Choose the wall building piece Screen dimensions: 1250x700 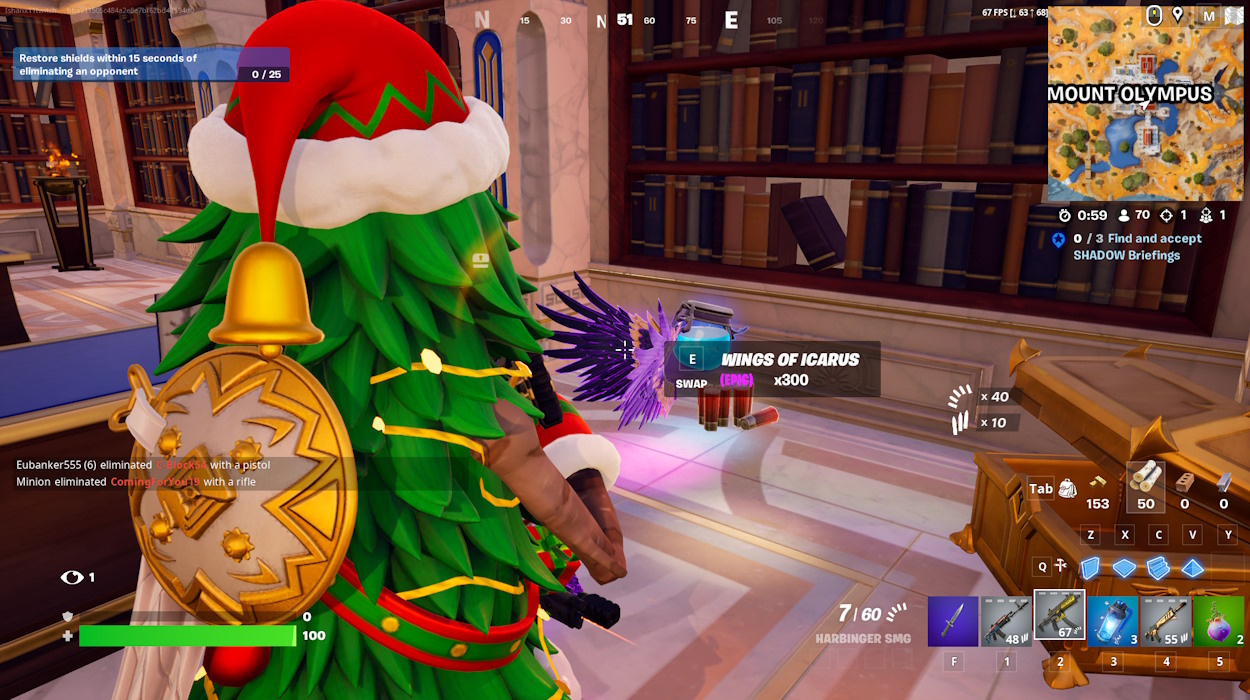(x=1090, y=568)
